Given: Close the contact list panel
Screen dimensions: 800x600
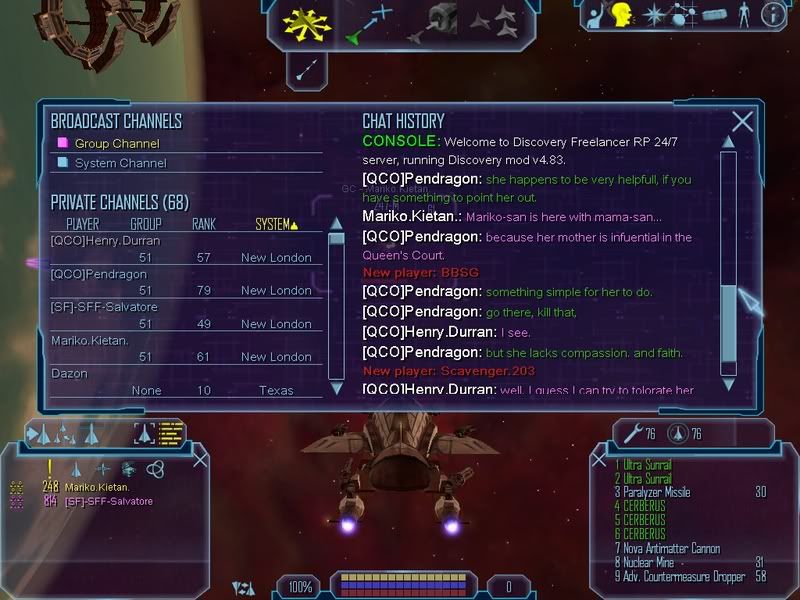Looking at the screenshot, I should tap(201, 459).
